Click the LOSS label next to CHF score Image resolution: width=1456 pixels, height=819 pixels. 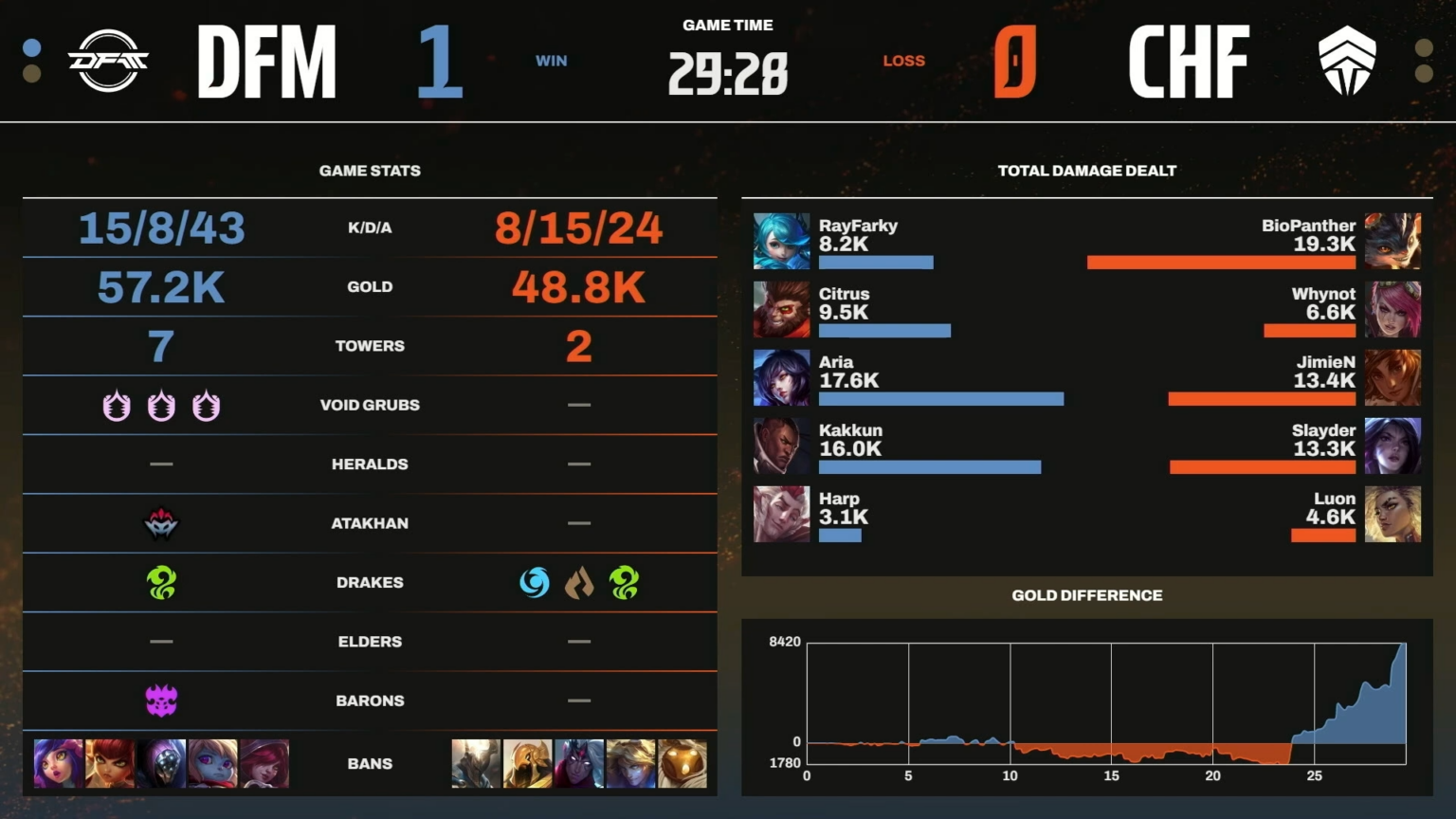903,60
